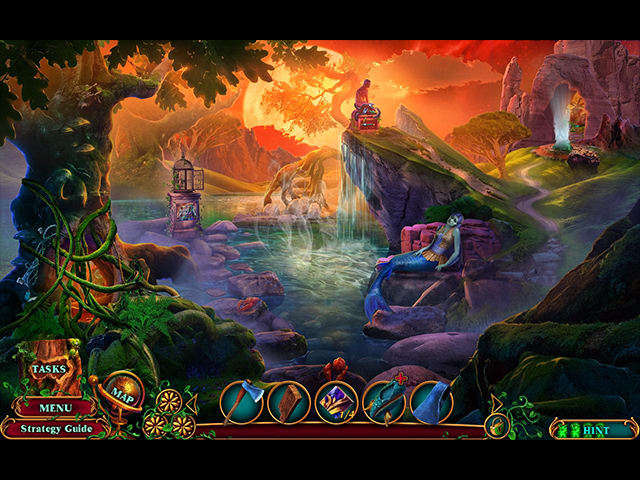This screenshot has width=640, height=480.
Task: Open the Strategy Guide
Action: click(54, 429)
